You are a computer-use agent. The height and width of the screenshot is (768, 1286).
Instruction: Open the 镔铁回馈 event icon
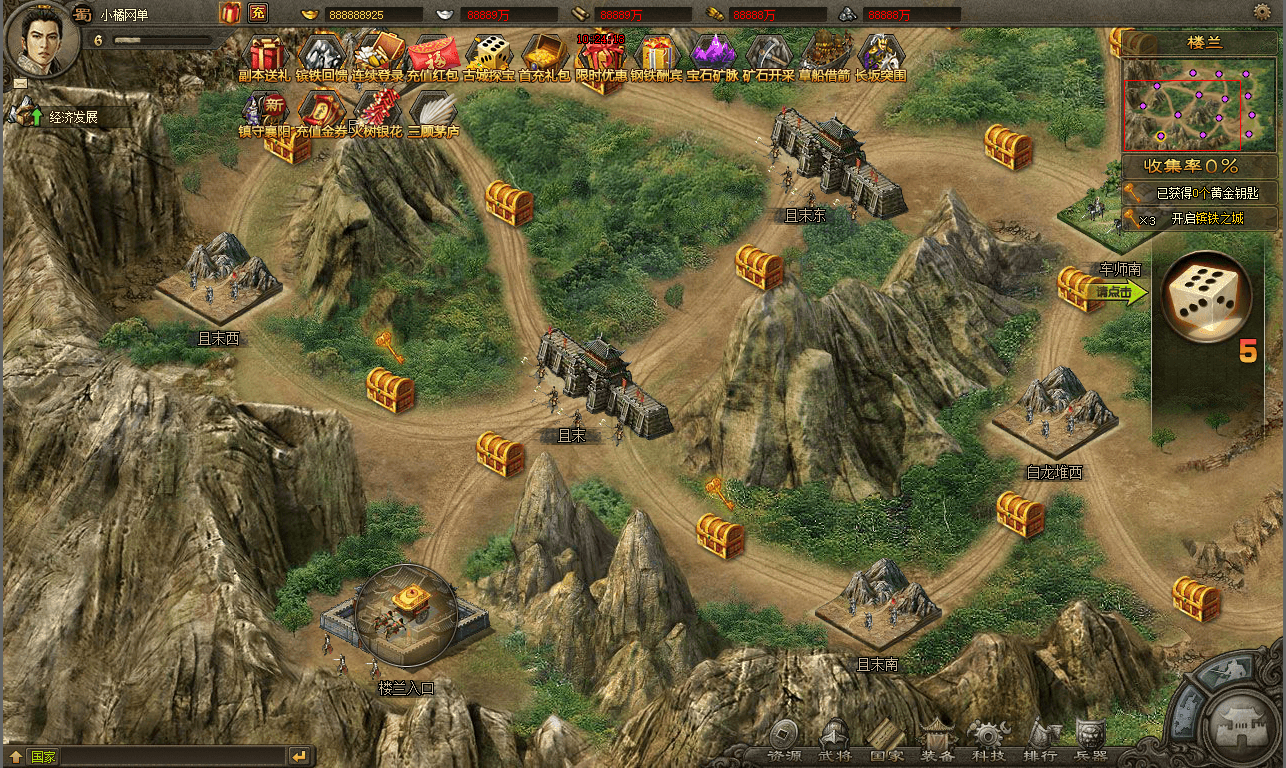coord(321,55)
